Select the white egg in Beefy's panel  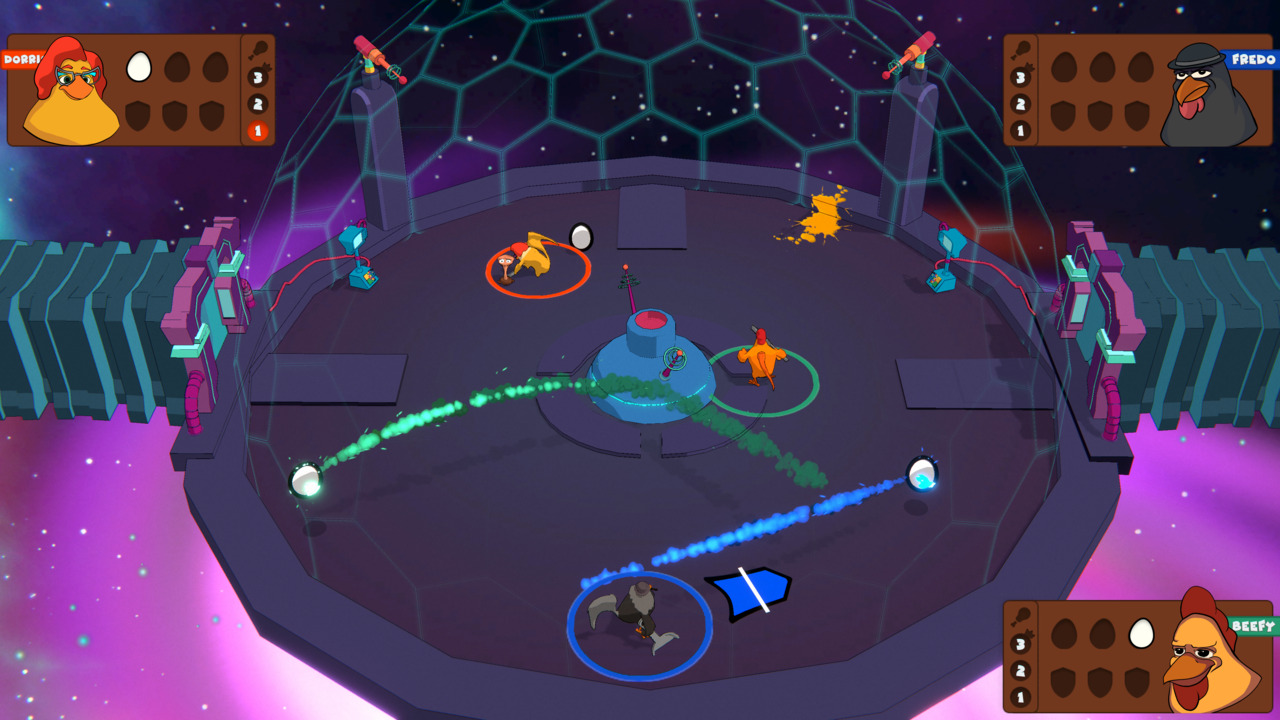point(1141,634)
